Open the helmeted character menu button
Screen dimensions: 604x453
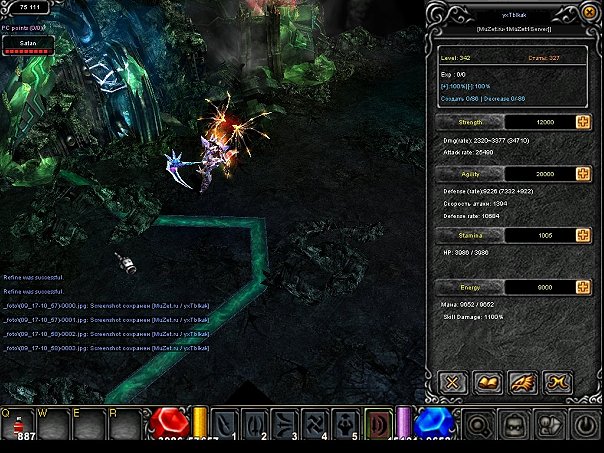click(x=513, y=427)
